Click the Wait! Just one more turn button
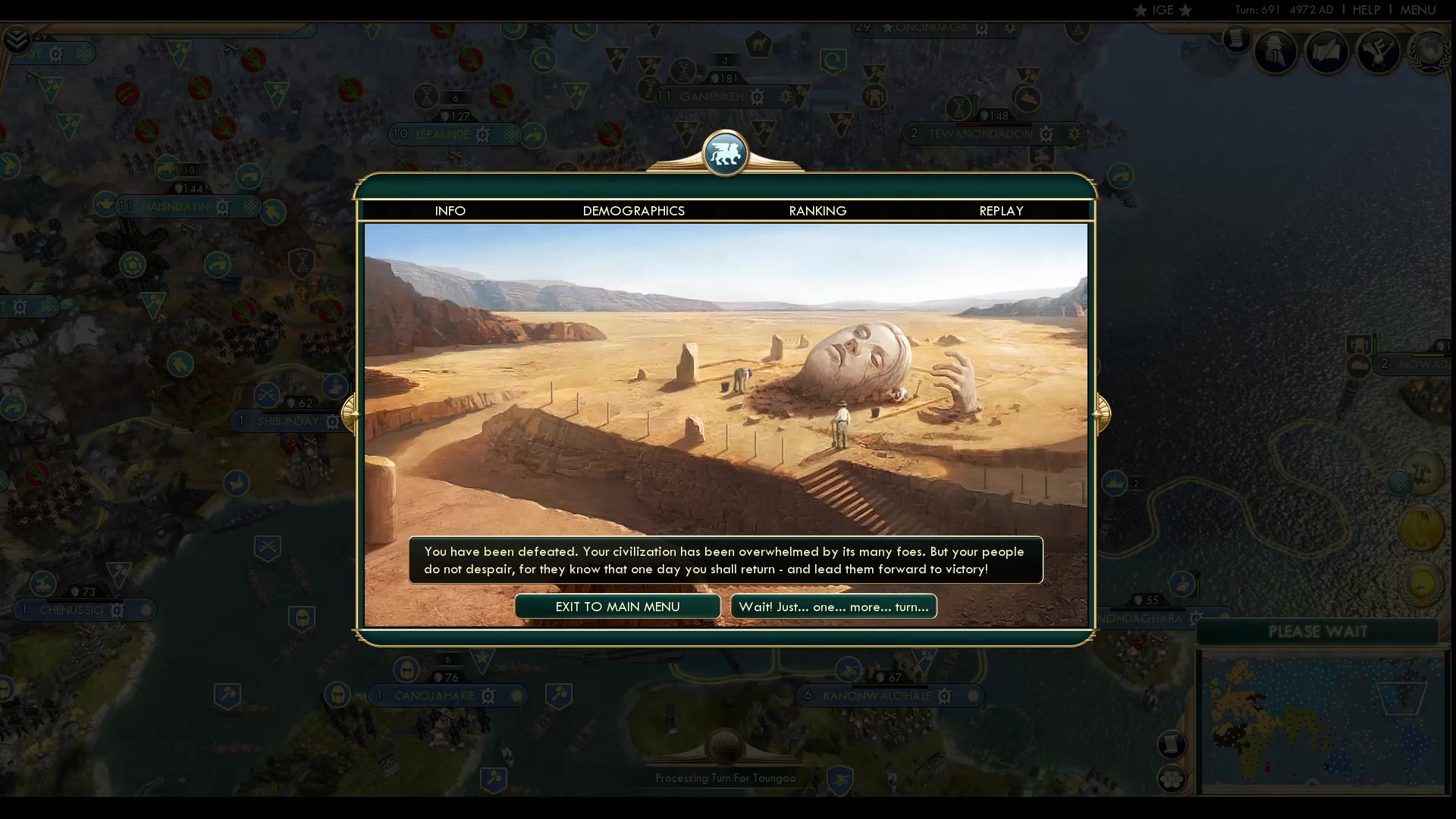 (833, 607)
